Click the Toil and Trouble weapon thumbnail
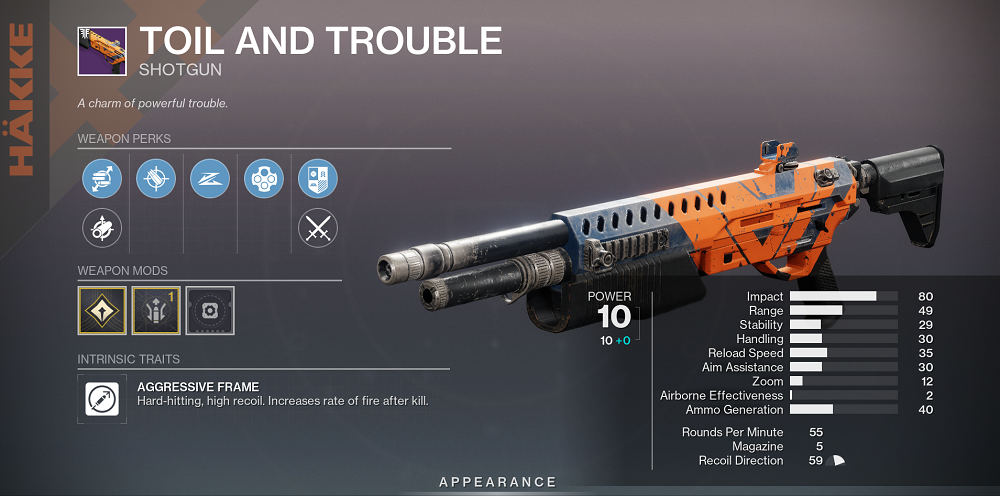This screenshot has width=1000, height=496. [x=102, y=52]
